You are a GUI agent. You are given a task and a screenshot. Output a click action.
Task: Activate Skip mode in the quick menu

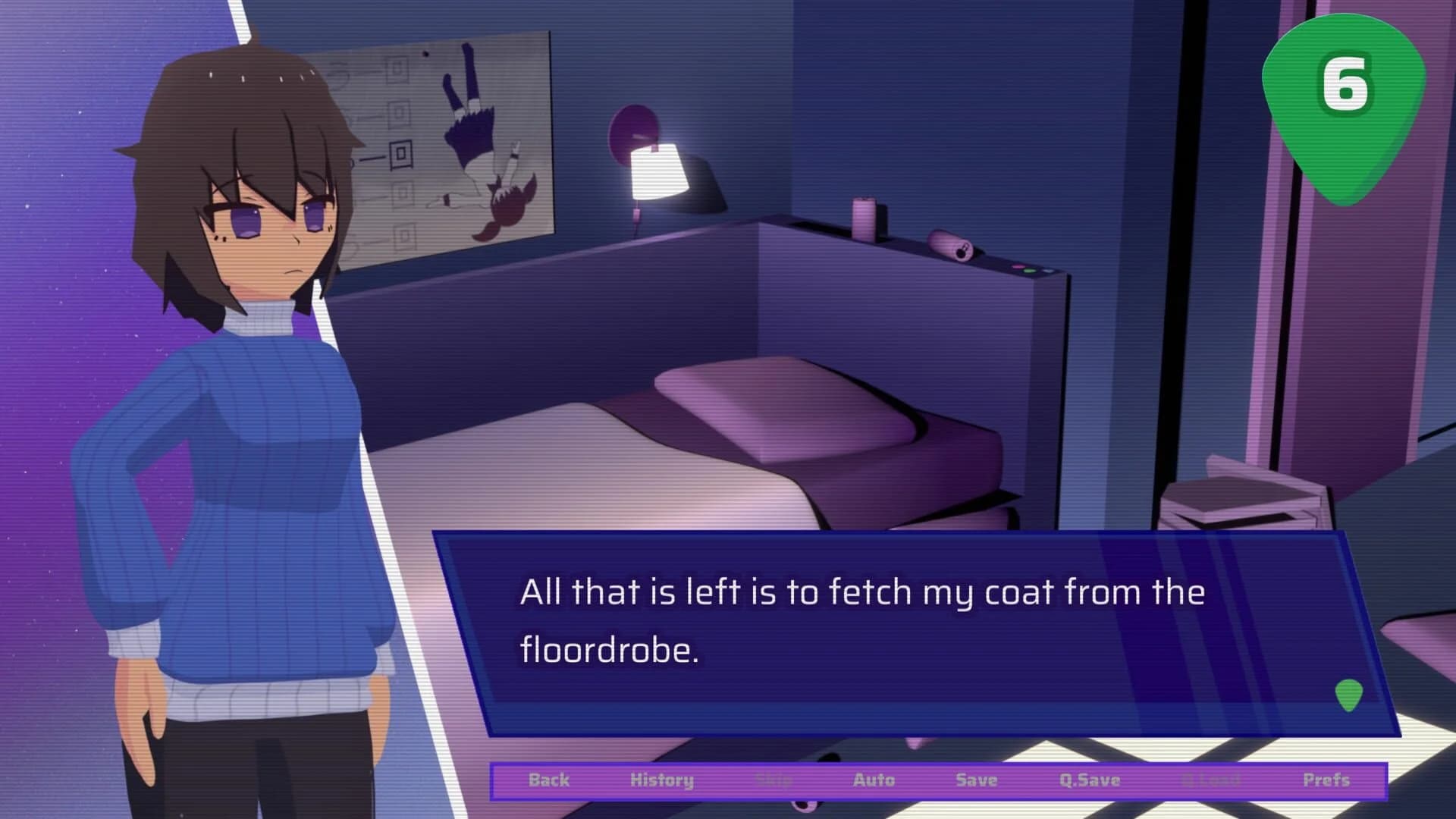[773, 780]
